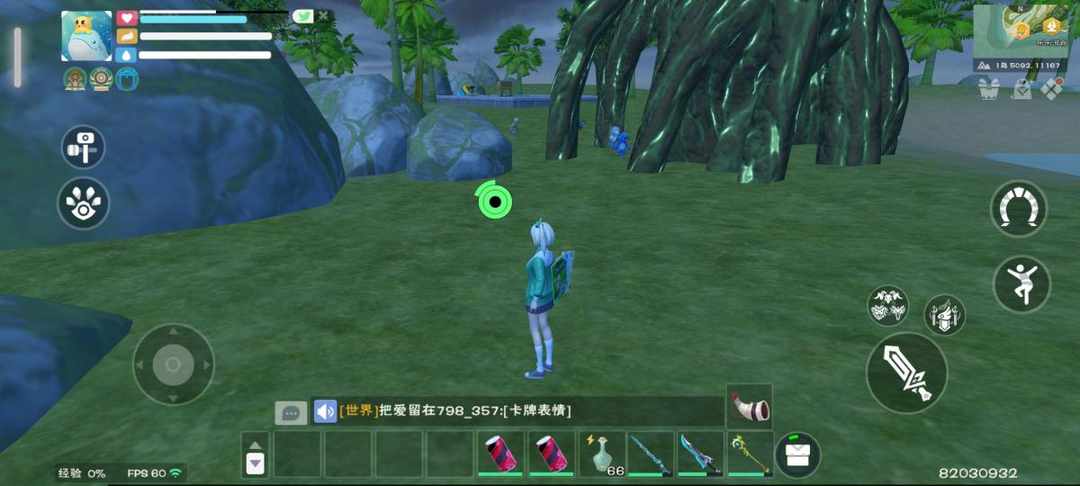Attack with the sword button
Screen dimensions: 1080x486
(x=907, y=373)
